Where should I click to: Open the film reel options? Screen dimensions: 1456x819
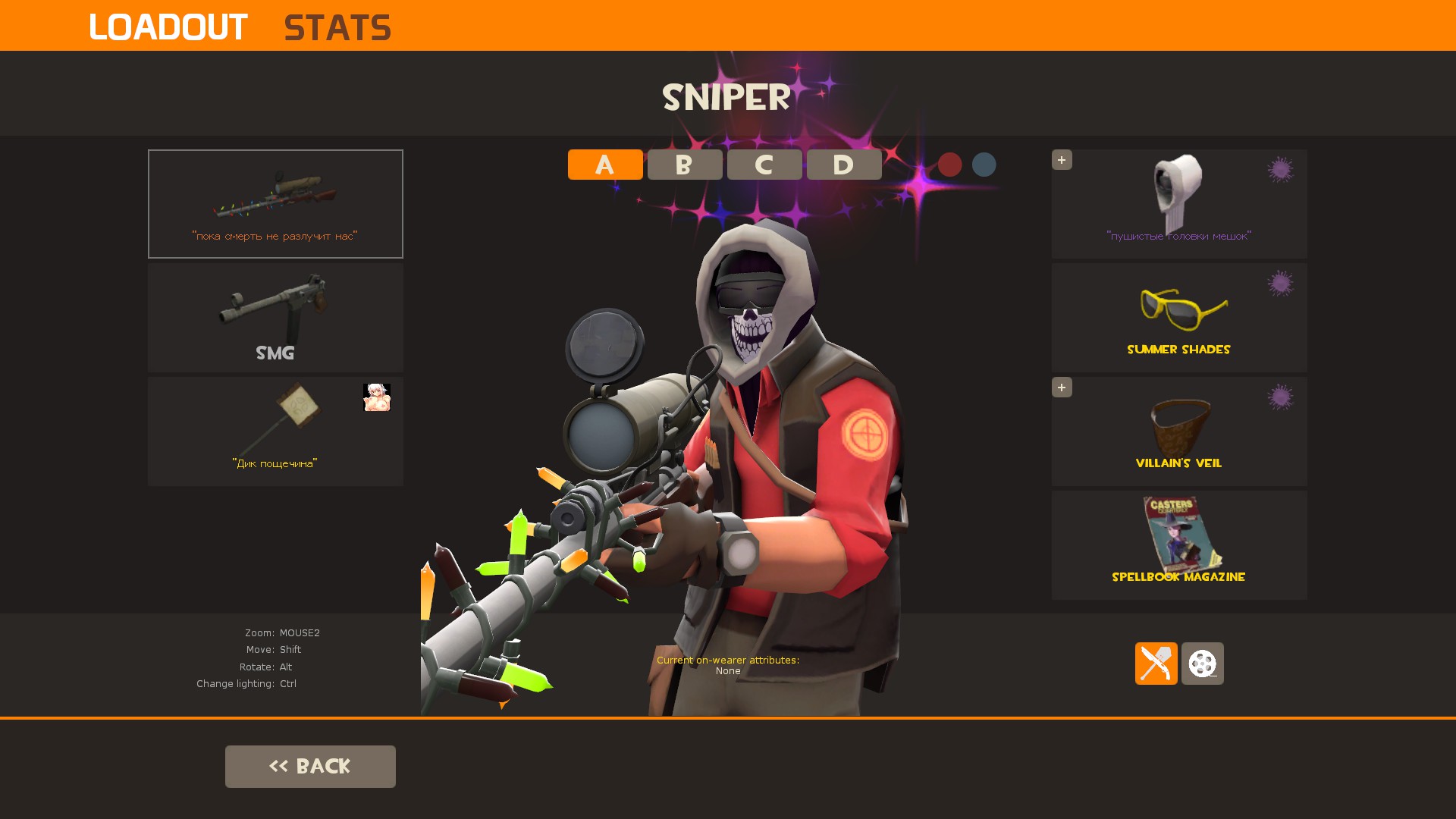tap(1203, 664)
